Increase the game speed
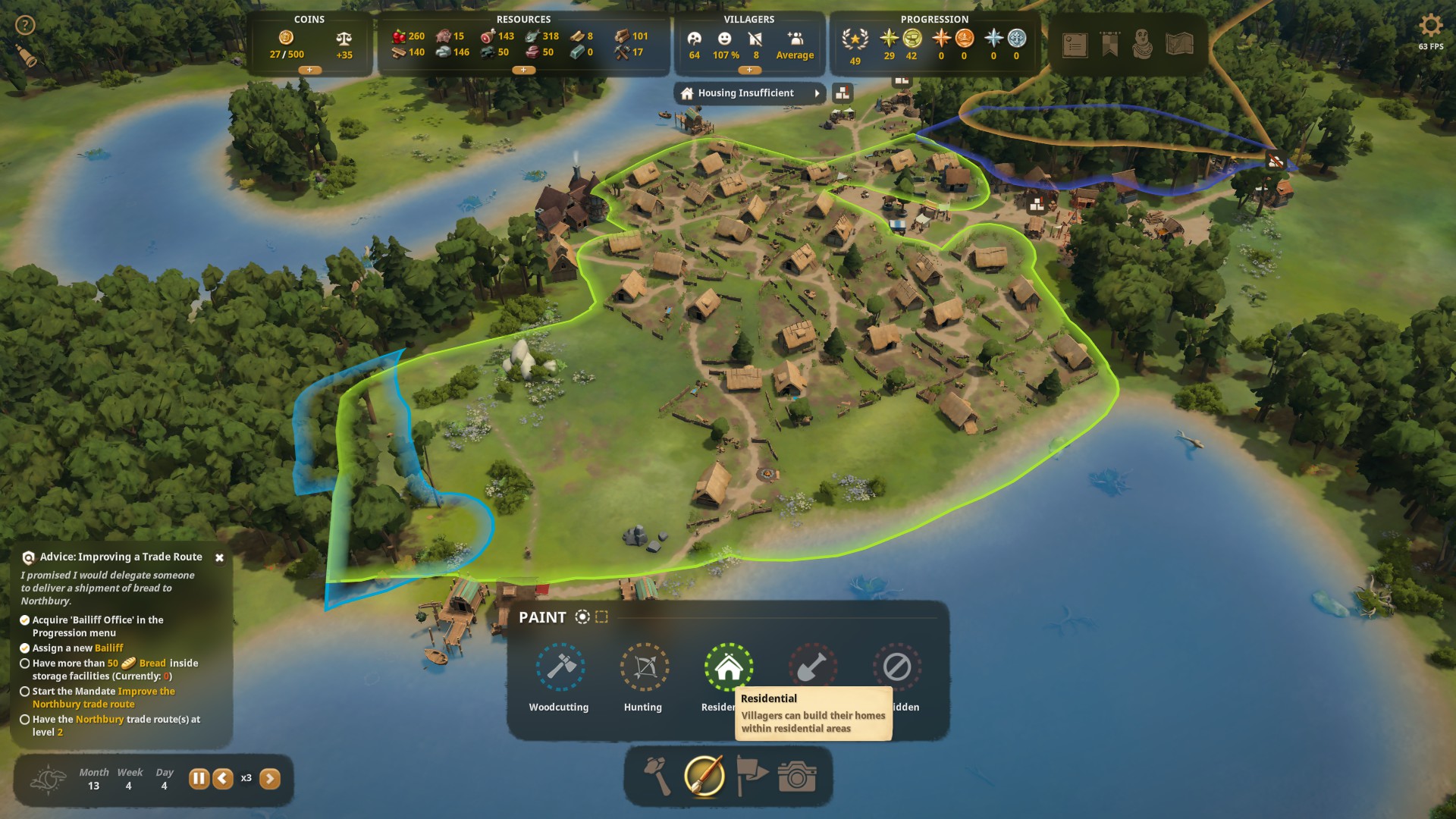This screenshot has width=1456, height=819. (x=270, y=779)
